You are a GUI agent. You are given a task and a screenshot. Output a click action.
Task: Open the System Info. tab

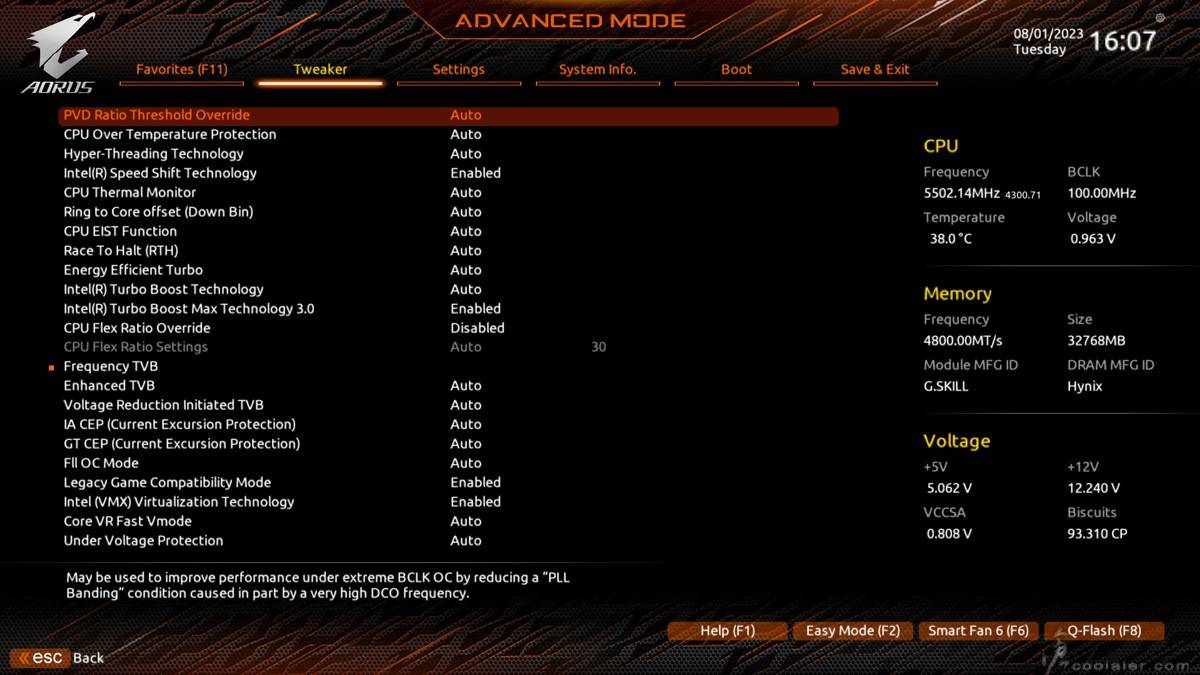(x=597, y=69)
